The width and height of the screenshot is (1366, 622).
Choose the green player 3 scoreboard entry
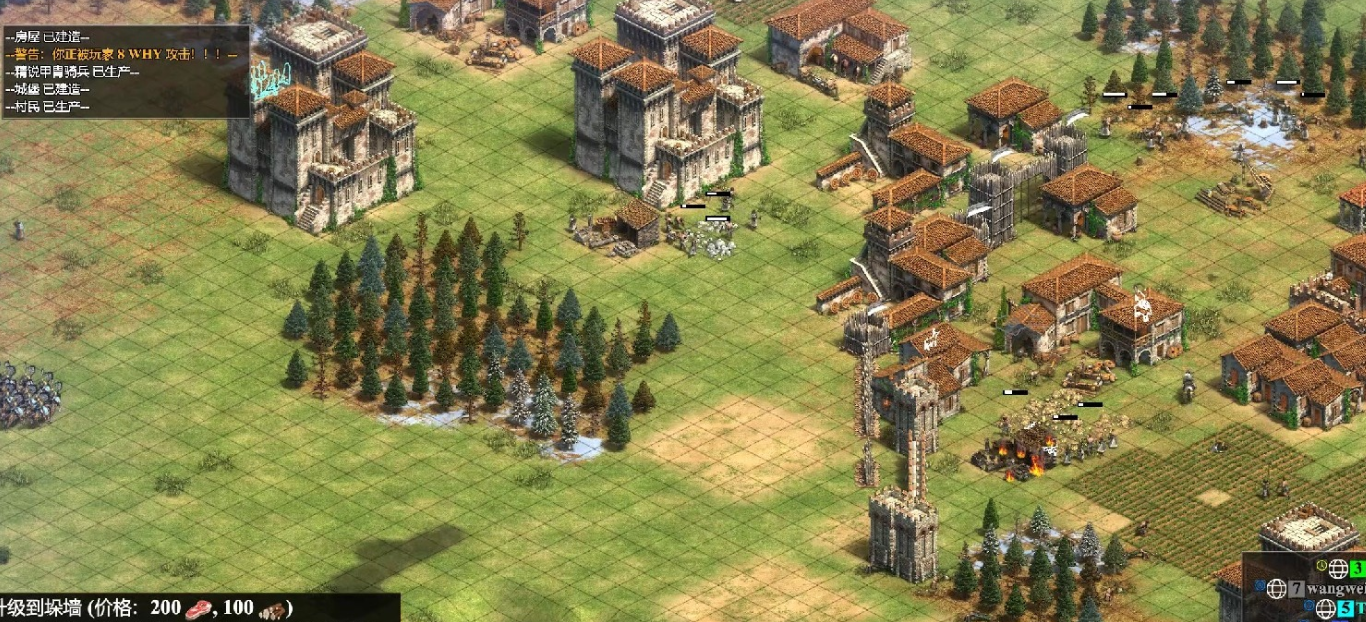coord(1356,569)
